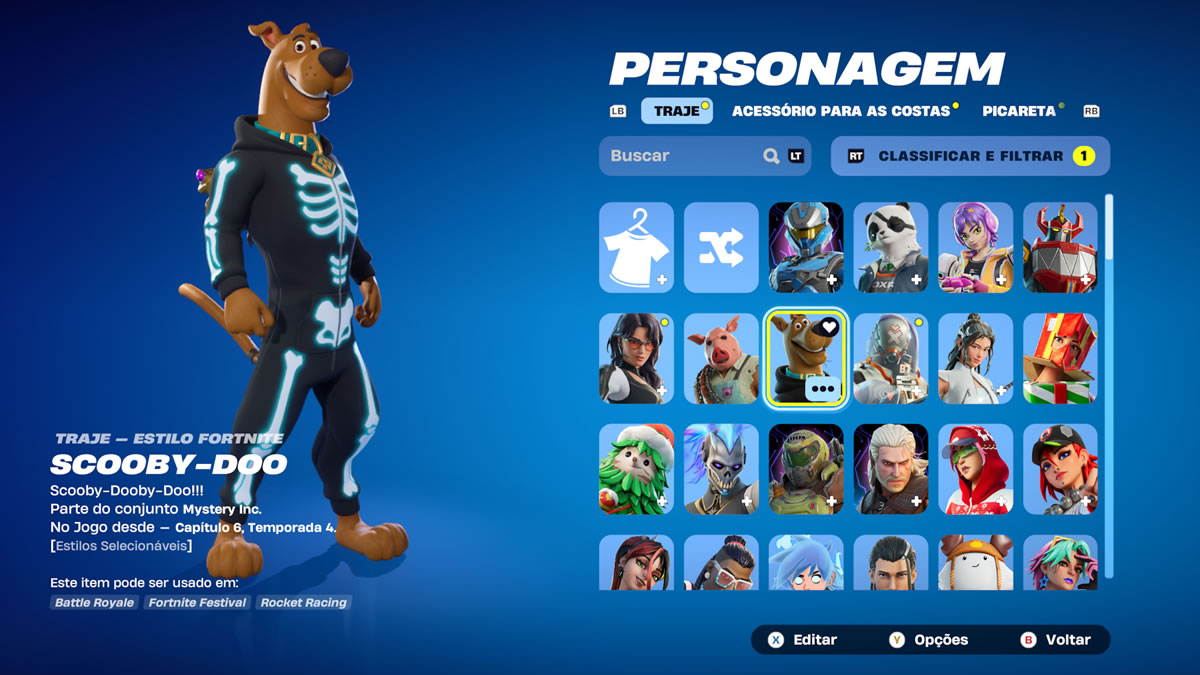Open the Acessório para as Costas tab
This screenshot has width=1200, height=675.
(841, 111)
